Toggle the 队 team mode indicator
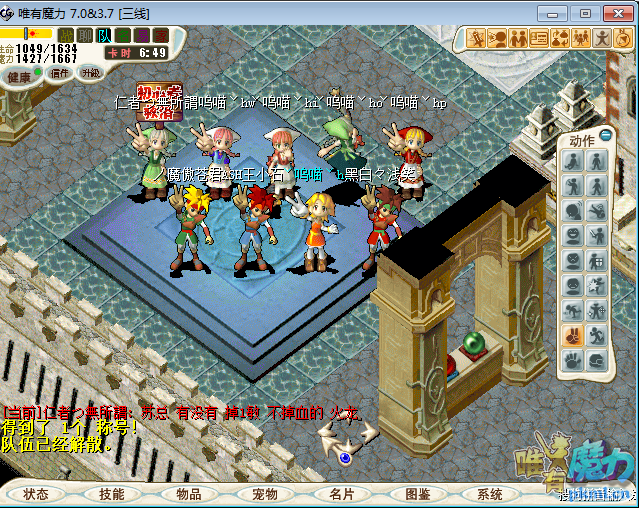The height and width of the screenshot is (508, 639). (x=105, y=35)
